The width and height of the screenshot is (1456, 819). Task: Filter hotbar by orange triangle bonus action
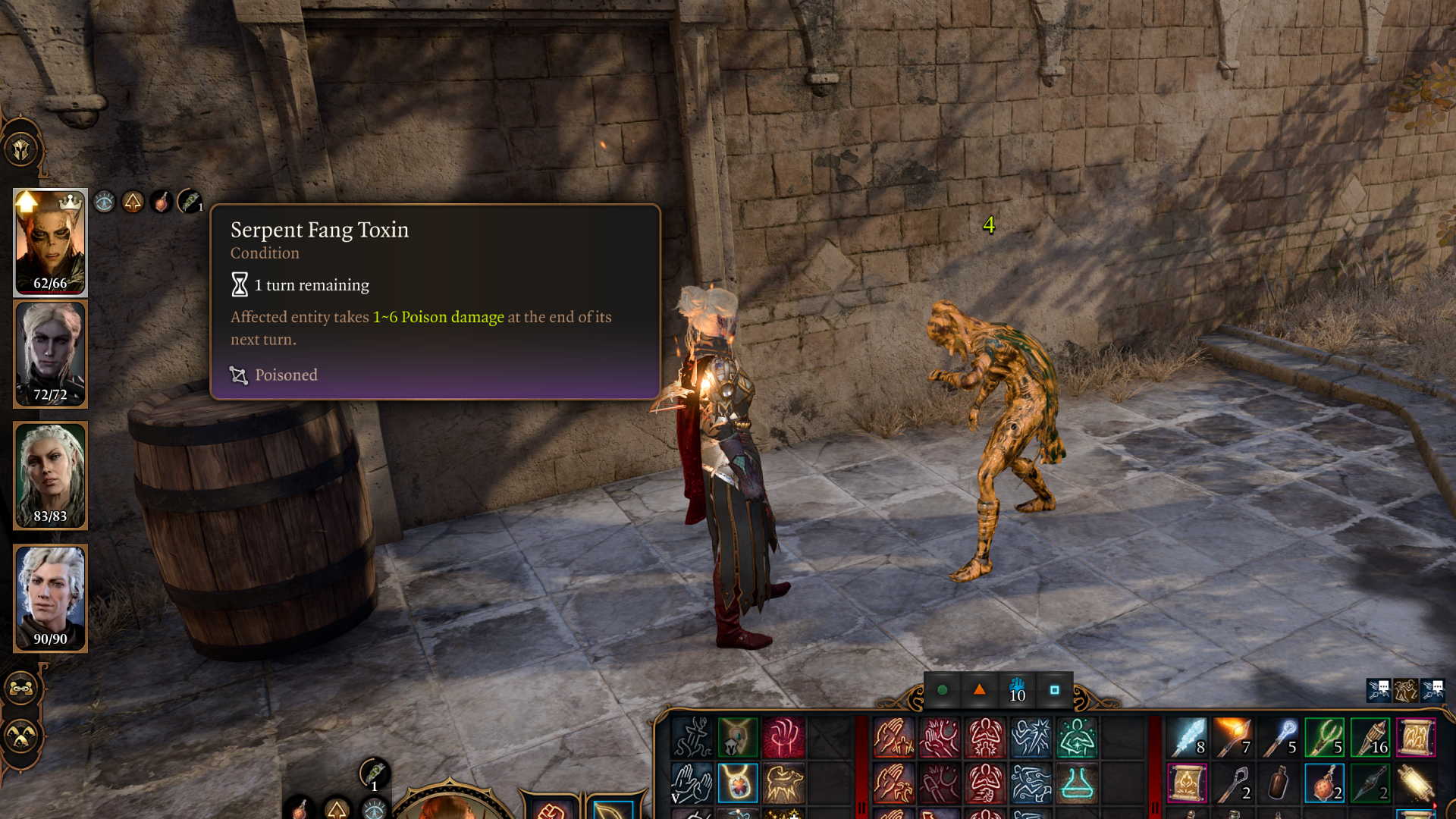tap(980, 690)
